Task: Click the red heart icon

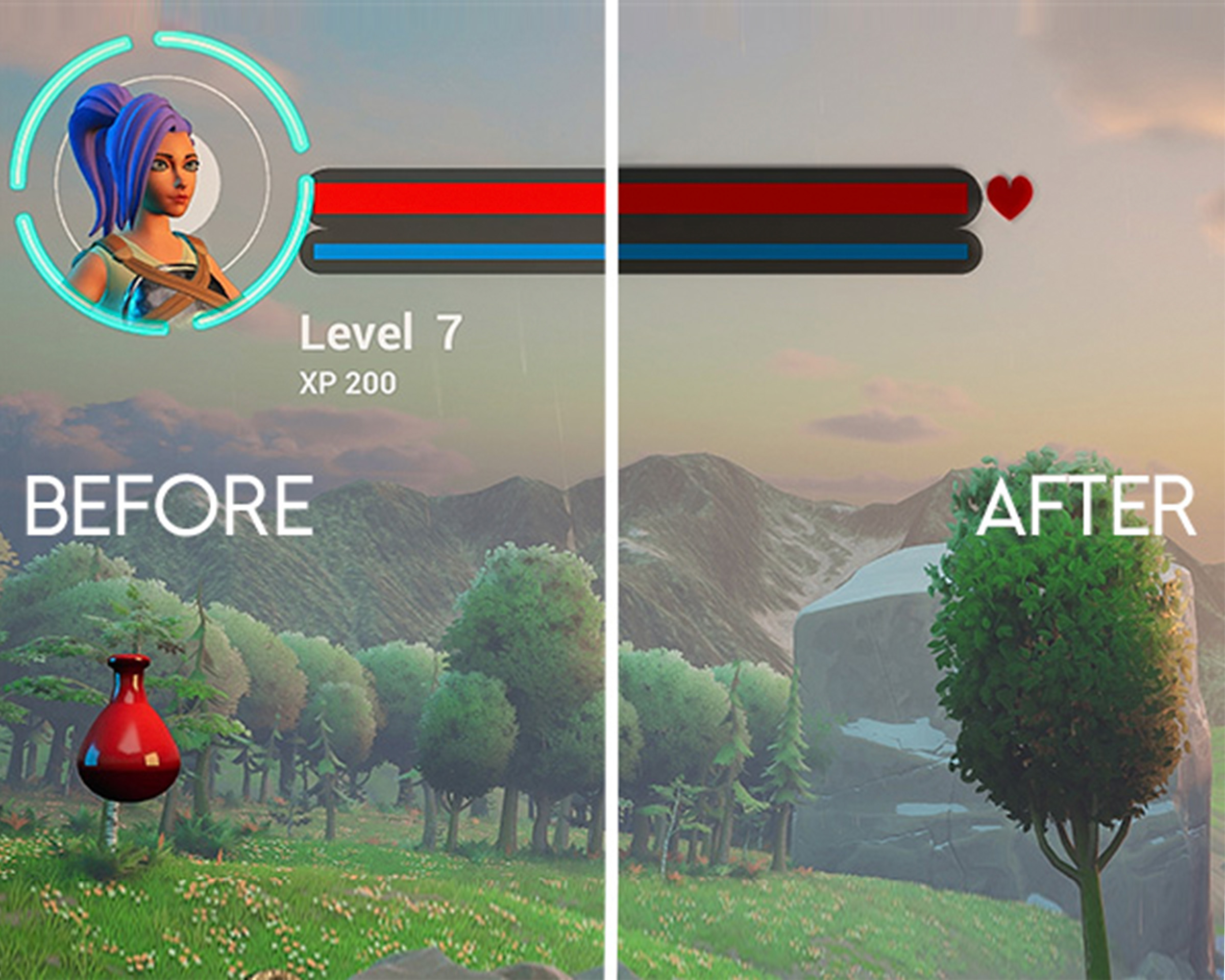Action: pos(1010,196)
